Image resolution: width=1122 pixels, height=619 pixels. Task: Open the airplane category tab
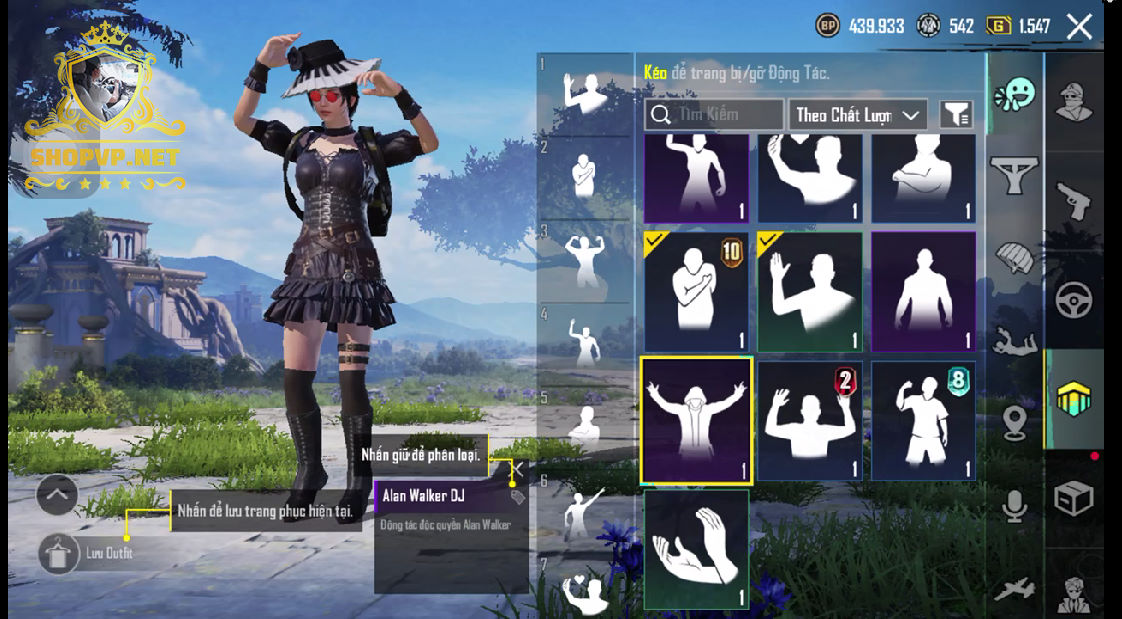(1015, 590)
